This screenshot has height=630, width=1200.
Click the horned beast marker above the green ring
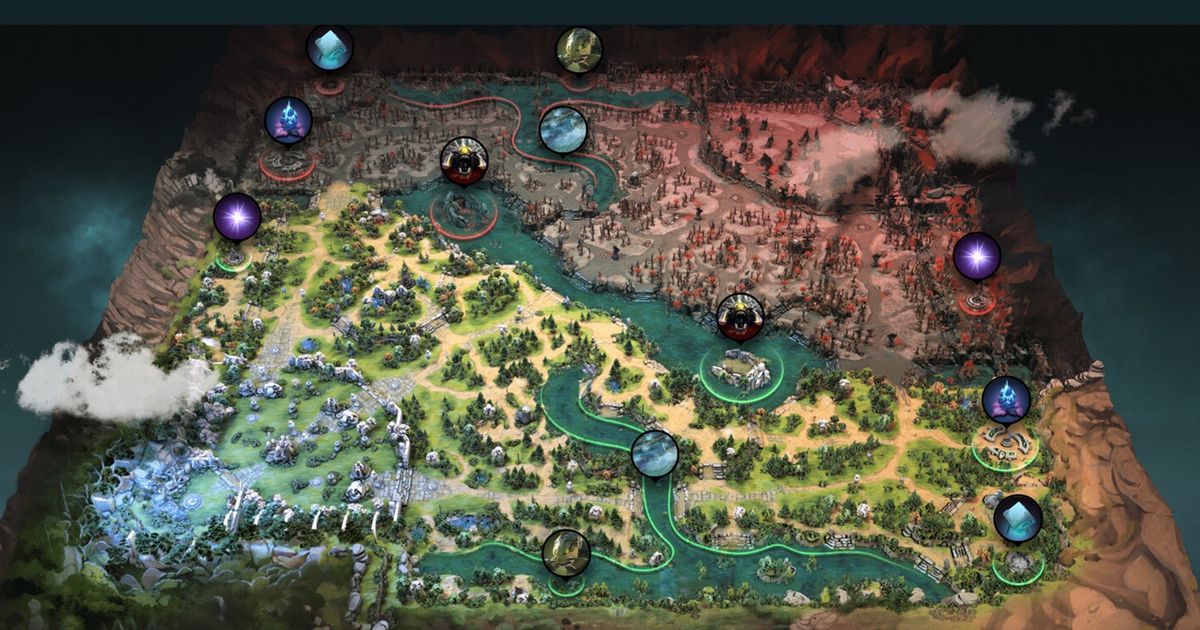point(741,317)
